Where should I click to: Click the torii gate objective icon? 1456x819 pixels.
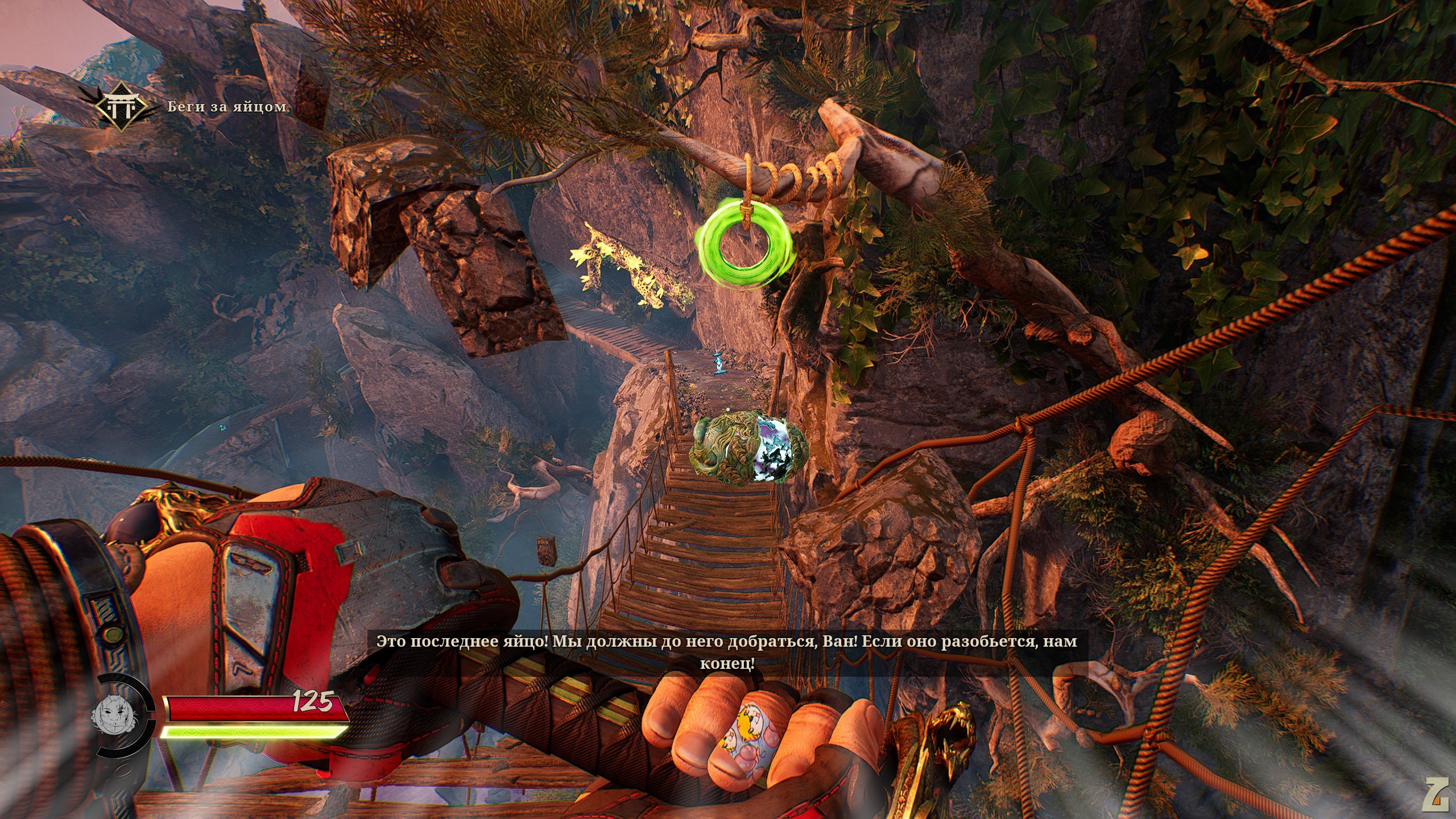[121, 106]
